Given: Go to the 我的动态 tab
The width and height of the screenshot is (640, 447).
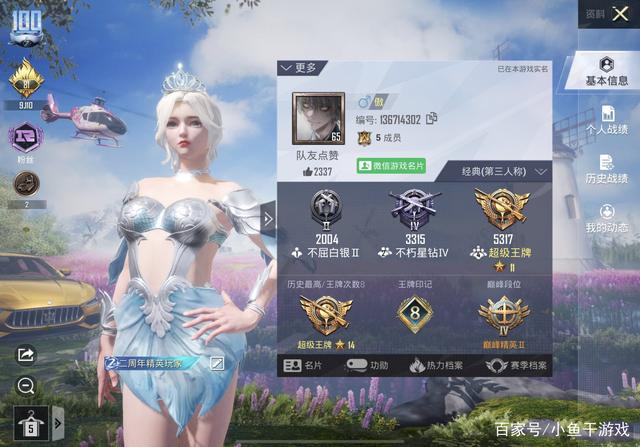Looking at the screenshot, I should click(606, 218).
